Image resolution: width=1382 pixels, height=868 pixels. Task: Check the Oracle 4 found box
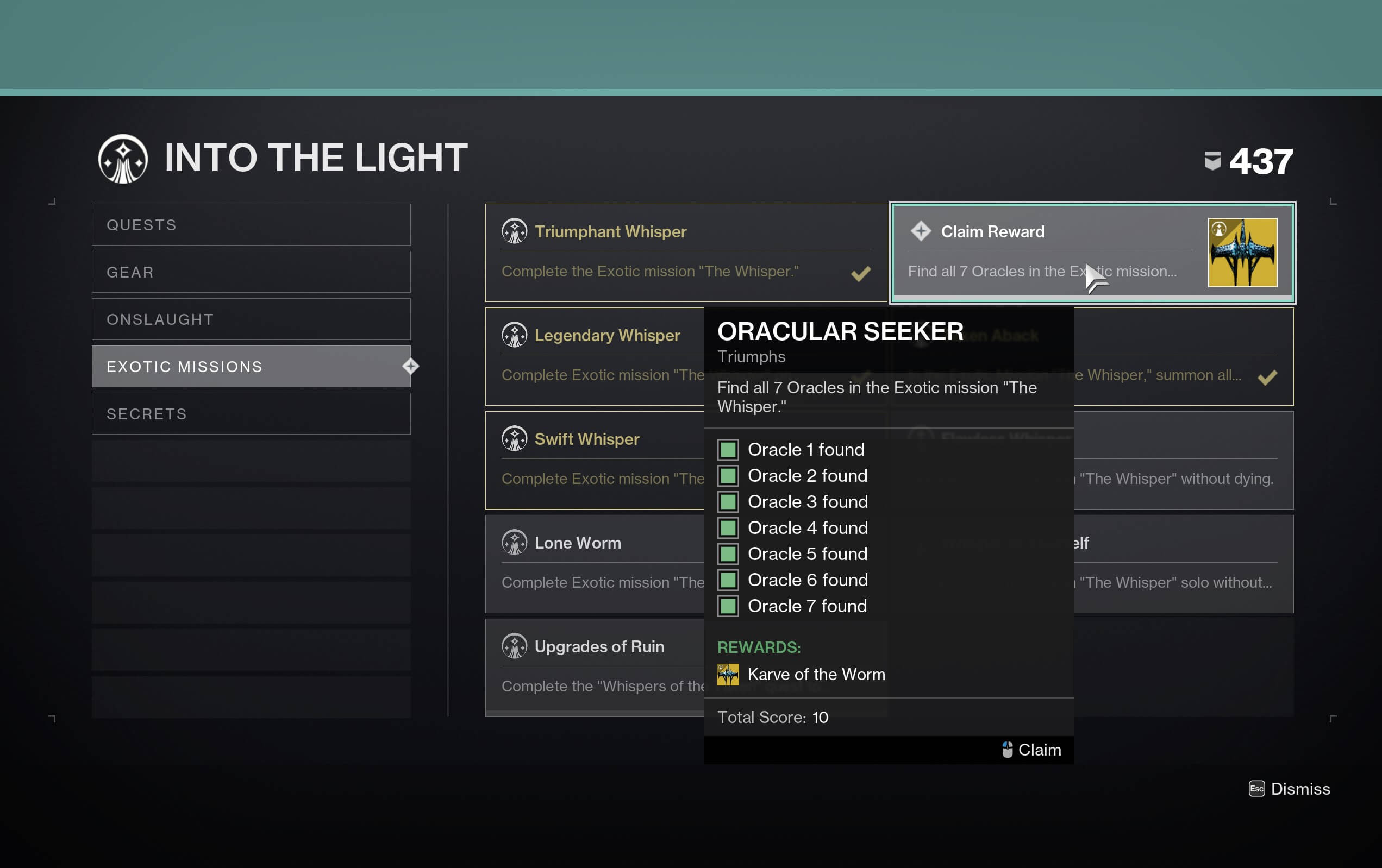pyautogui.click(x=728, y=528)
